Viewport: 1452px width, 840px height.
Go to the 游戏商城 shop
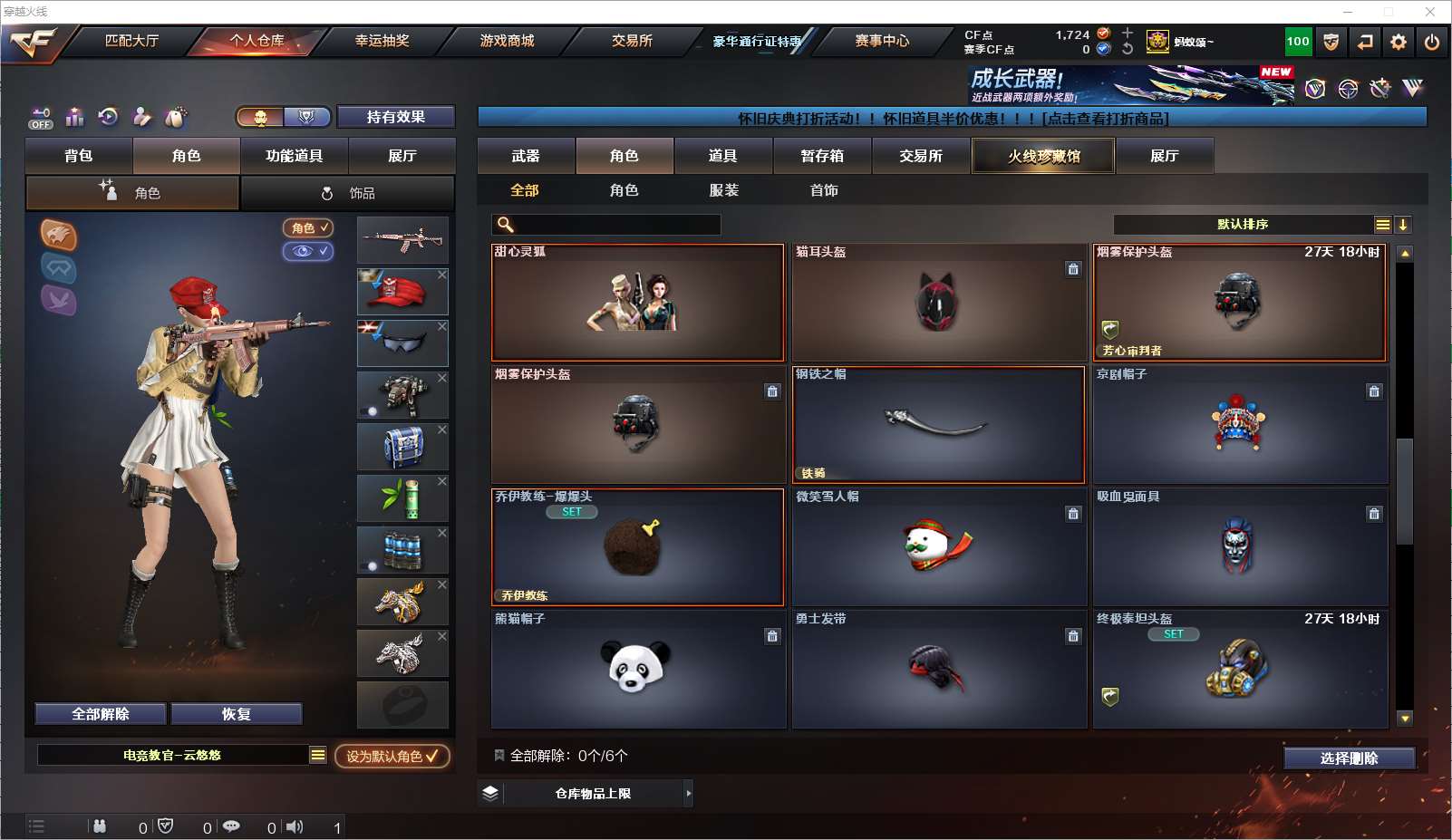coord(507,41)
